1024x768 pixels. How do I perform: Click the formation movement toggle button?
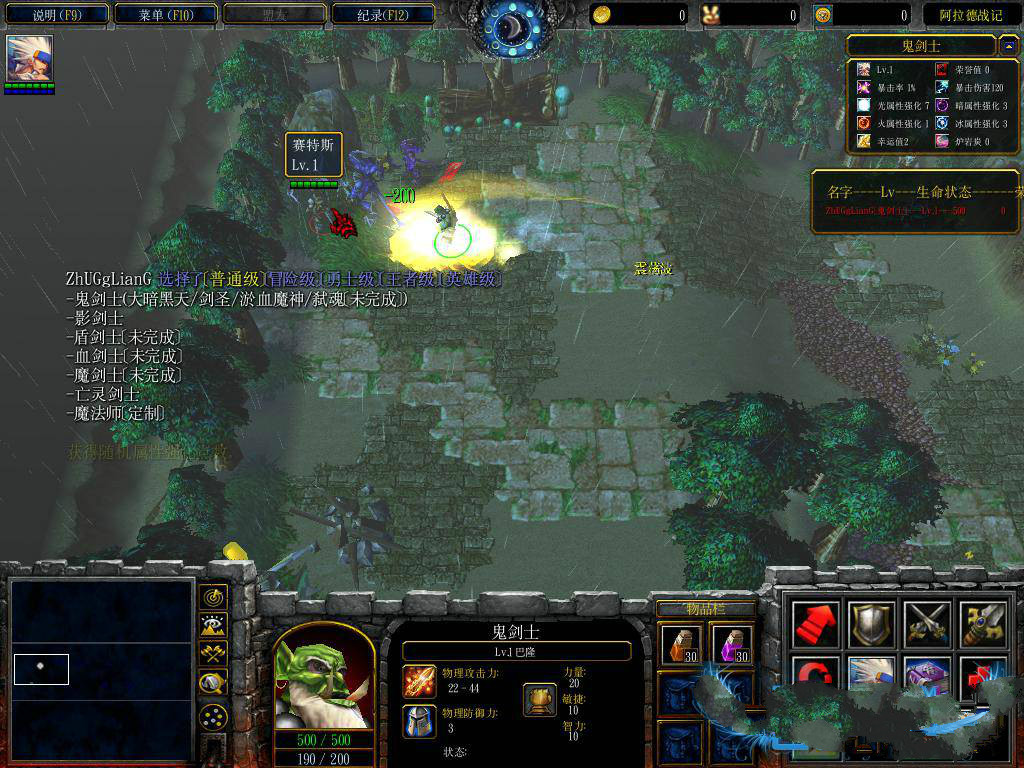click(213, 716)
